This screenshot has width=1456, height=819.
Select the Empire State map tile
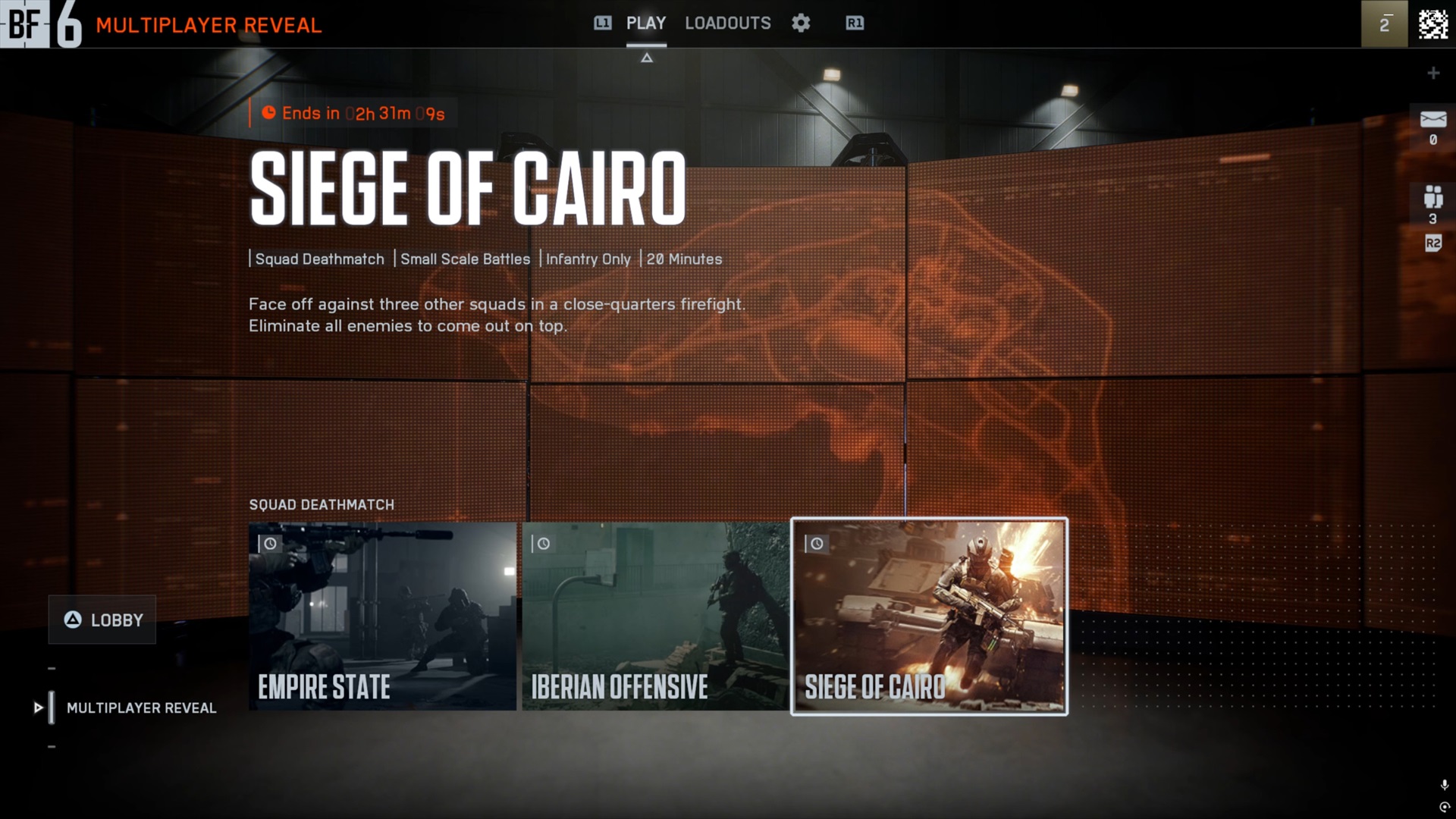click(382, 616)
